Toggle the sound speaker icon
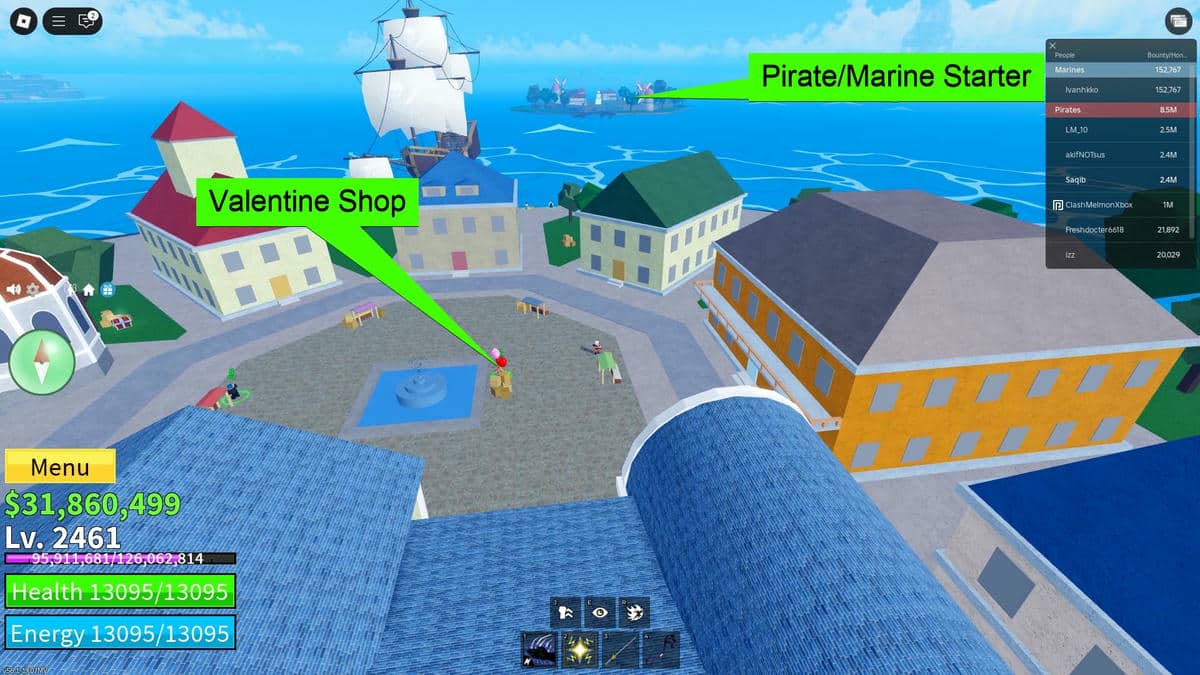The height and width of the screenshot is (675, 1200). pos(14,290)
